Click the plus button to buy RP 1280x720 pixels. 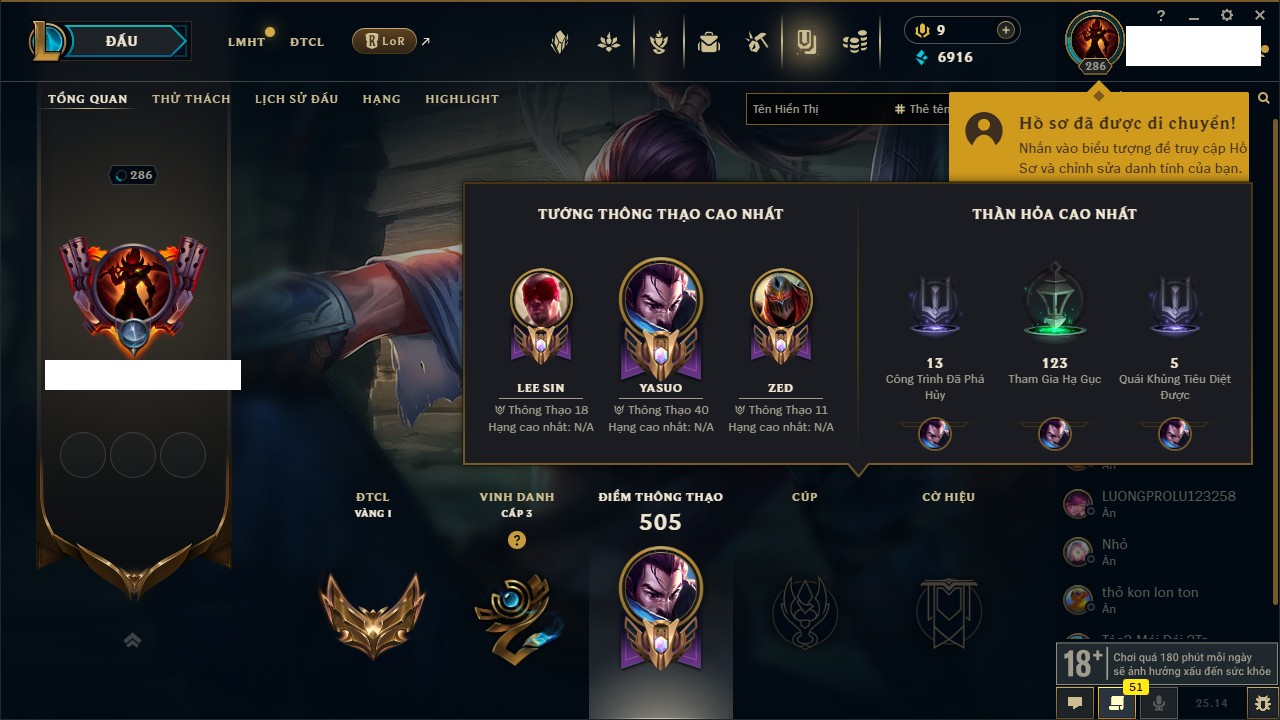[x=1006, y=30]
